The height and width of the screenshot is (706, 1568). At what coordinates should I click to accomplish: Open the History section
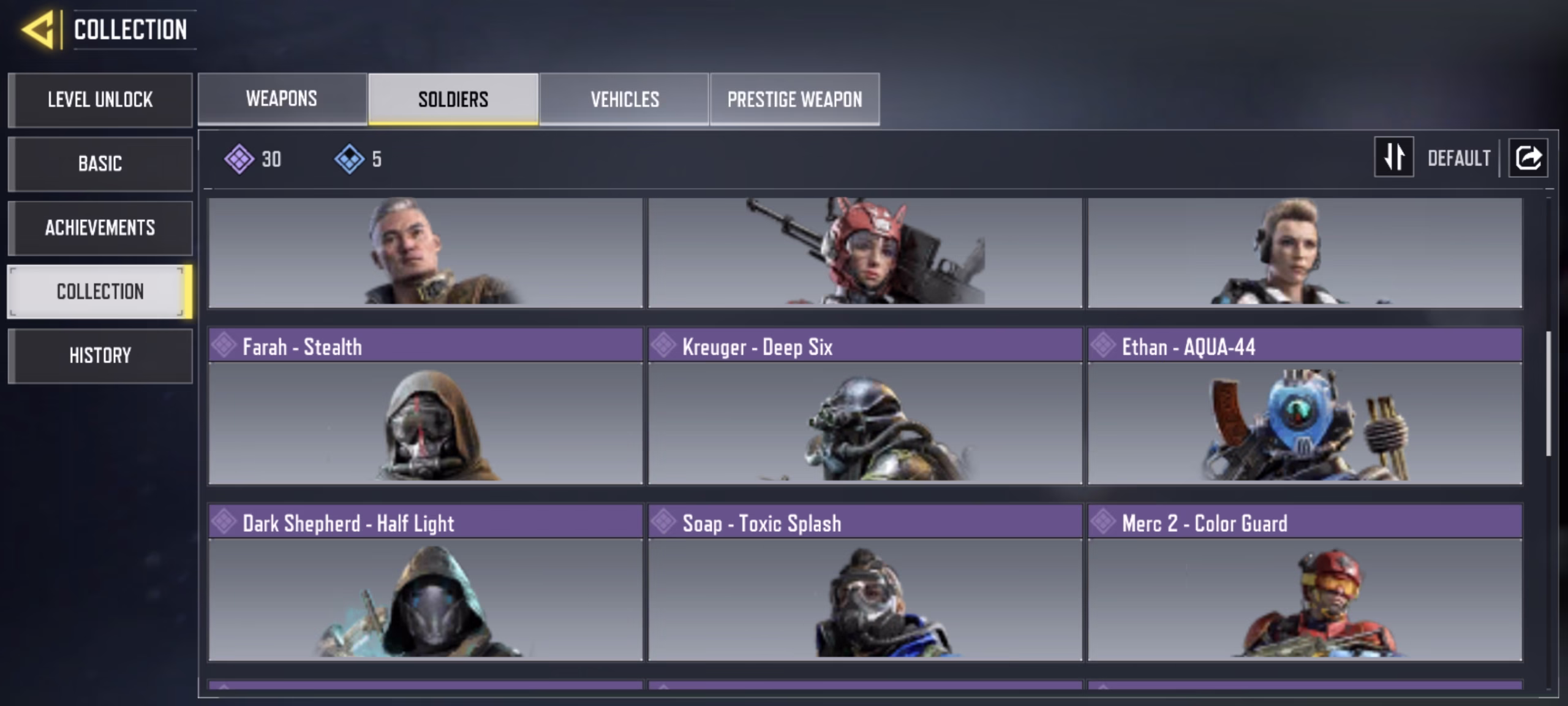(x=100, y=355)
